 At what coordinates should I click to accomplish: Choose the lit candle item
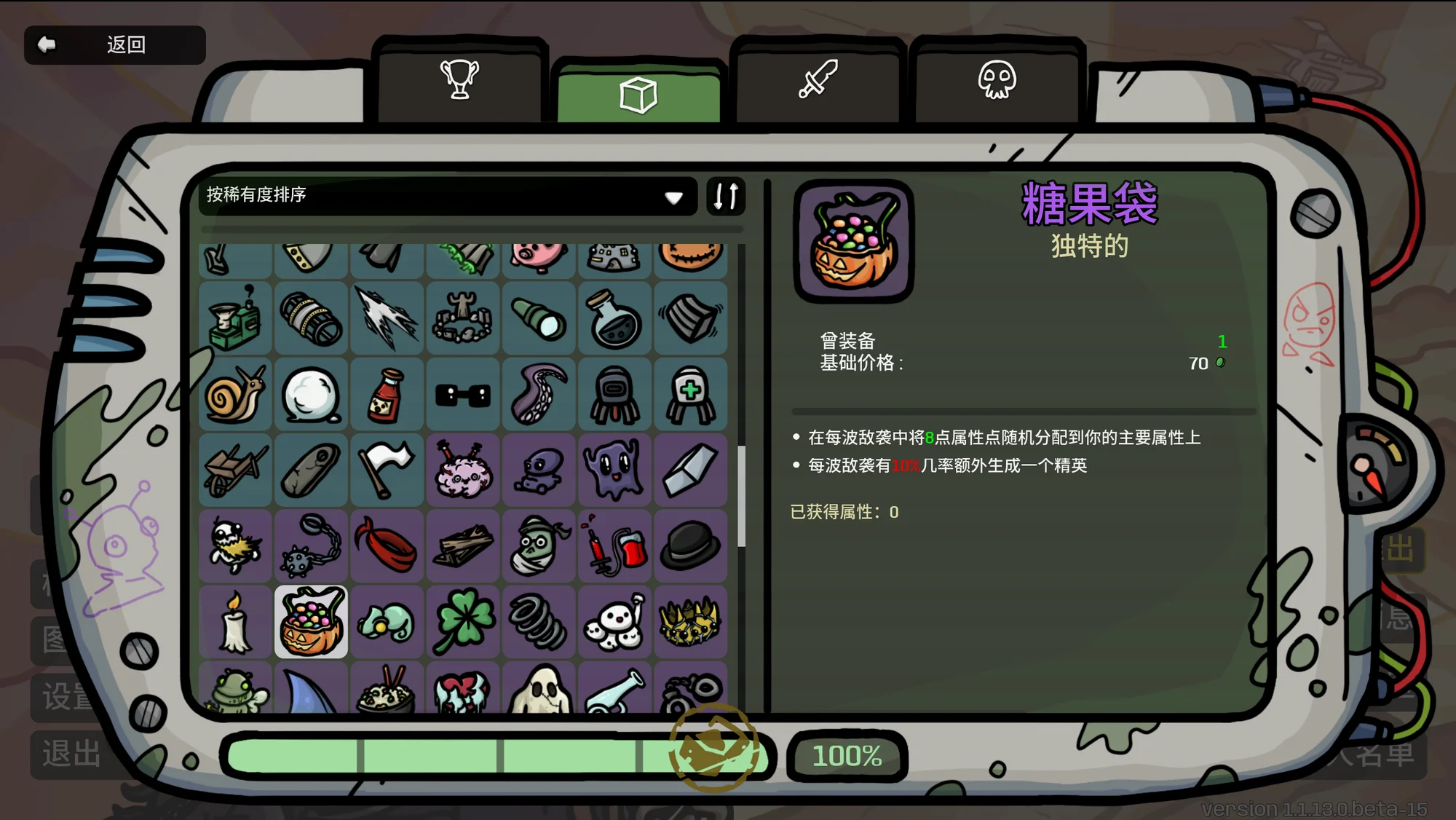coord(235,622)
